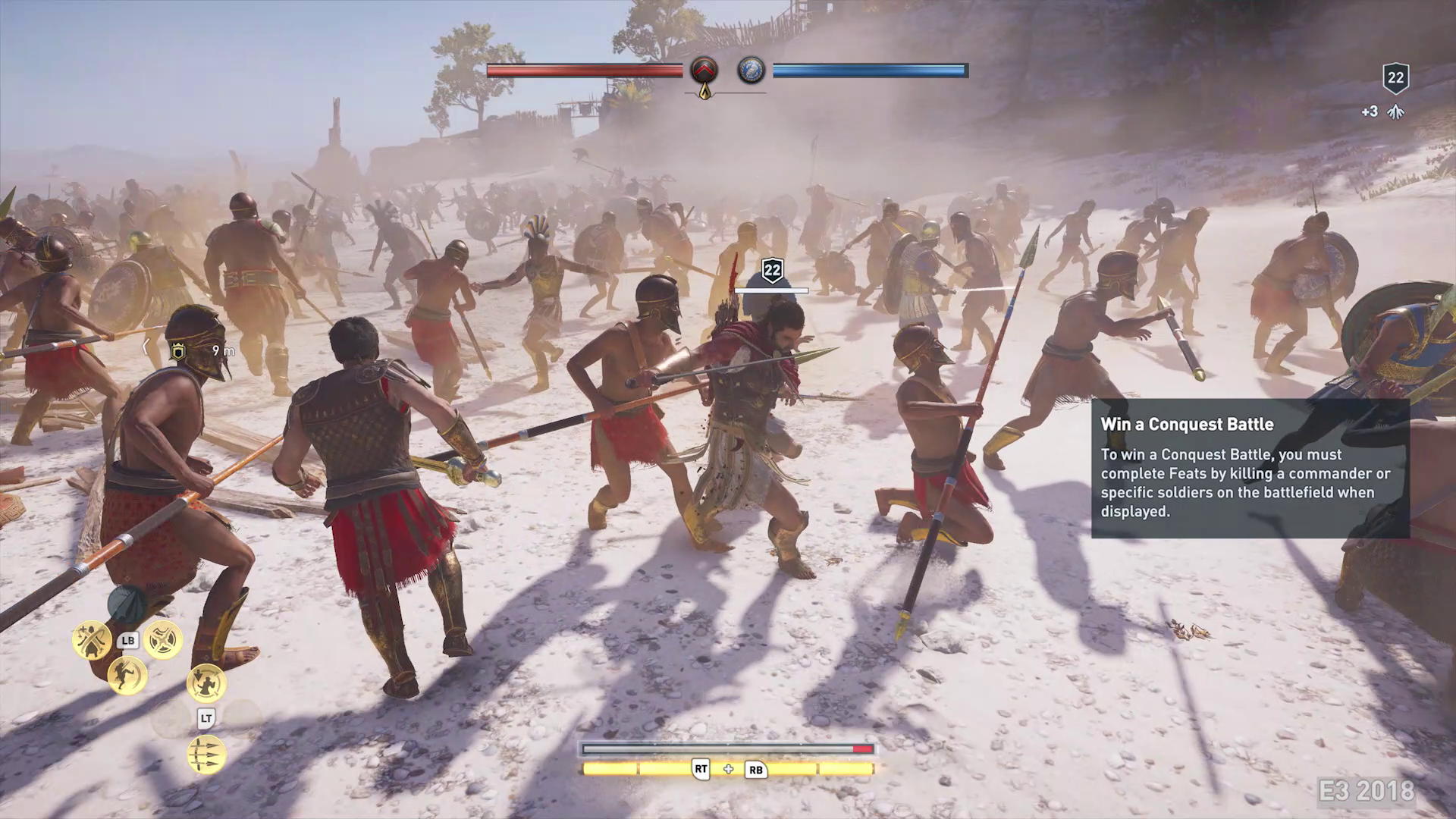Click the player level 22 badge
Image resolution: width=1456 pixels, height=819 pixels.
click(1395, 78)
